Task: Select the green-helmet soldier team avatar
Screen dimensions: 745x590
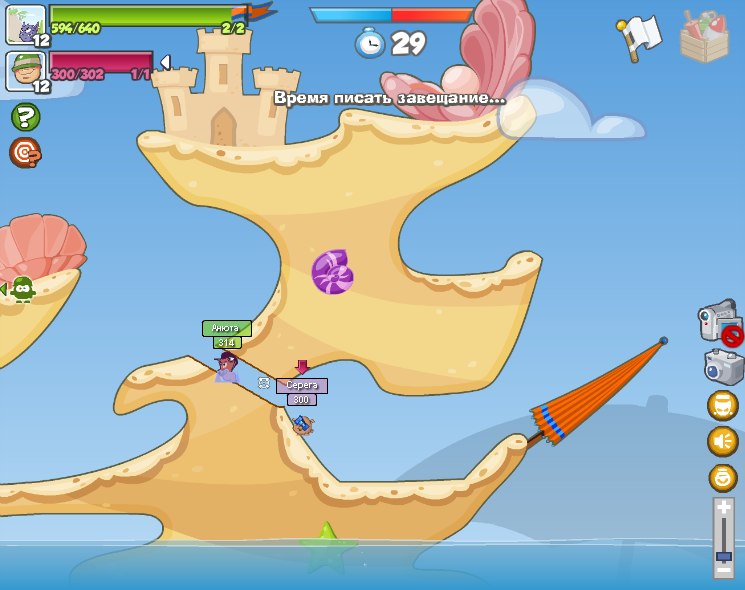Action: click(x=25, y=71)
